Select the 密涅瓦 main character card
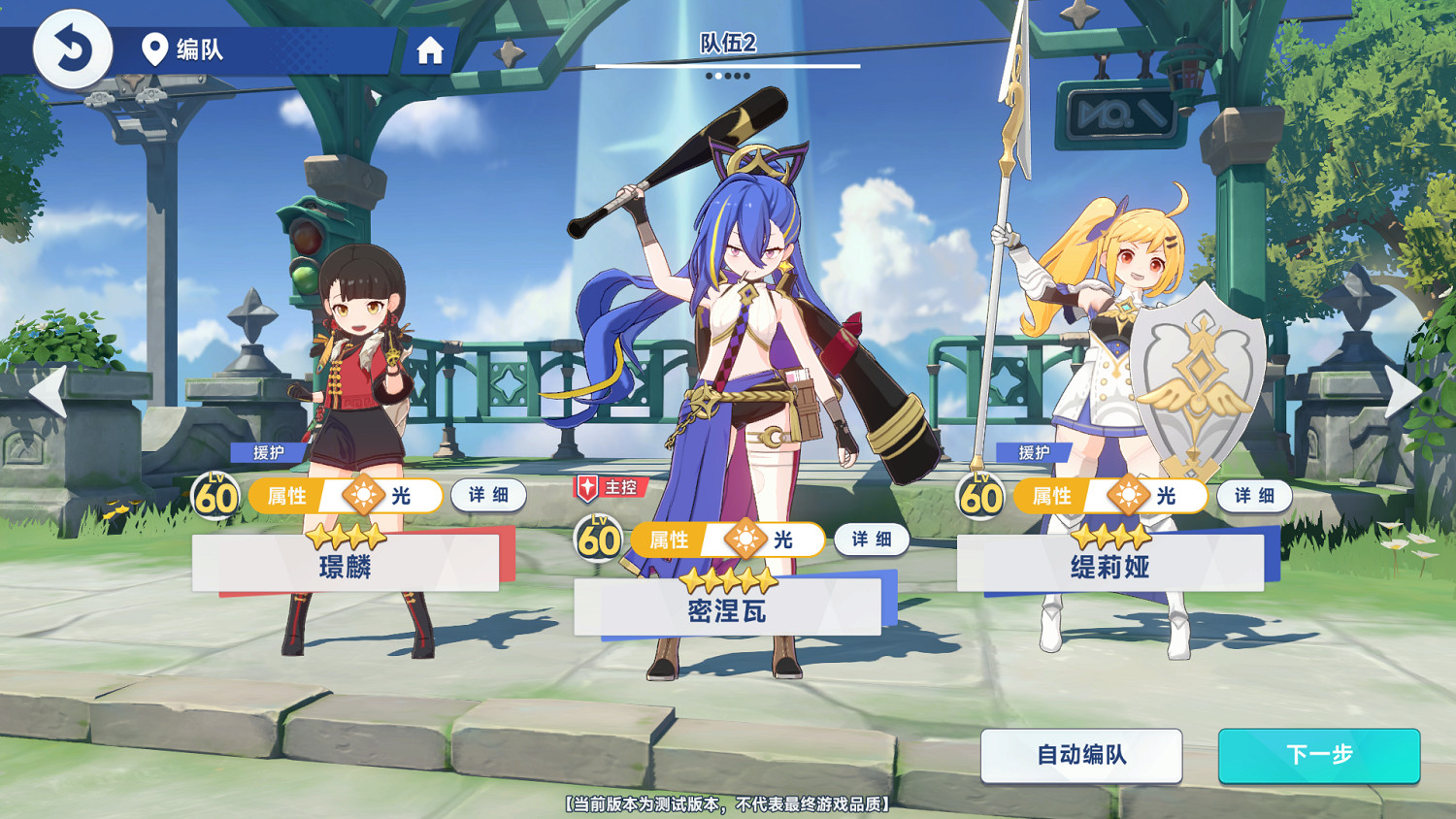Viewport: 1456px width, 819px height. [x=727, y=607]
